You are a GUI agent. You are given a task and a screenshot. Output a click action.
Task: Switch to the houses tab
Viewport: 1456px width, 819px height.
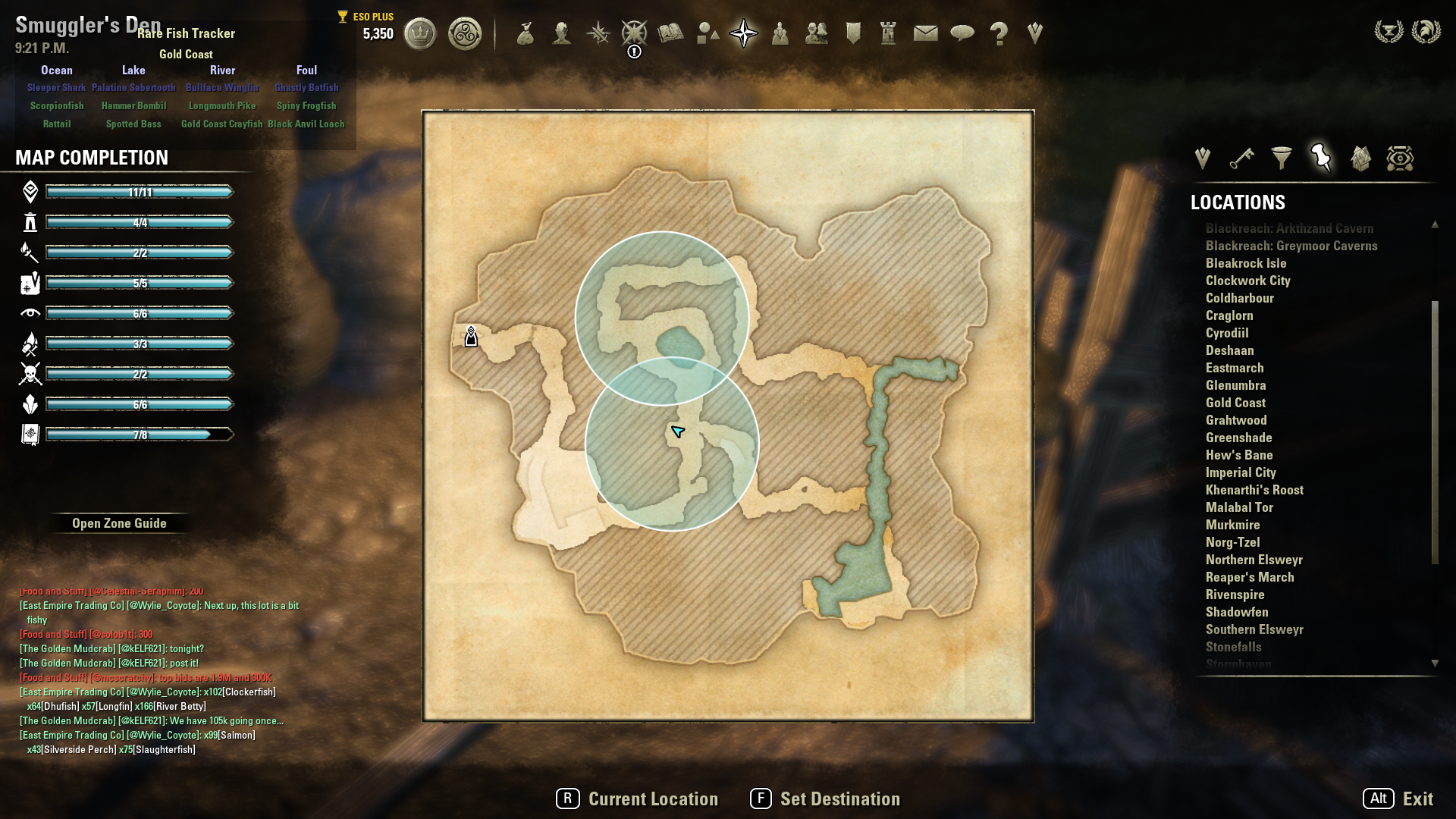point(1360,158)
